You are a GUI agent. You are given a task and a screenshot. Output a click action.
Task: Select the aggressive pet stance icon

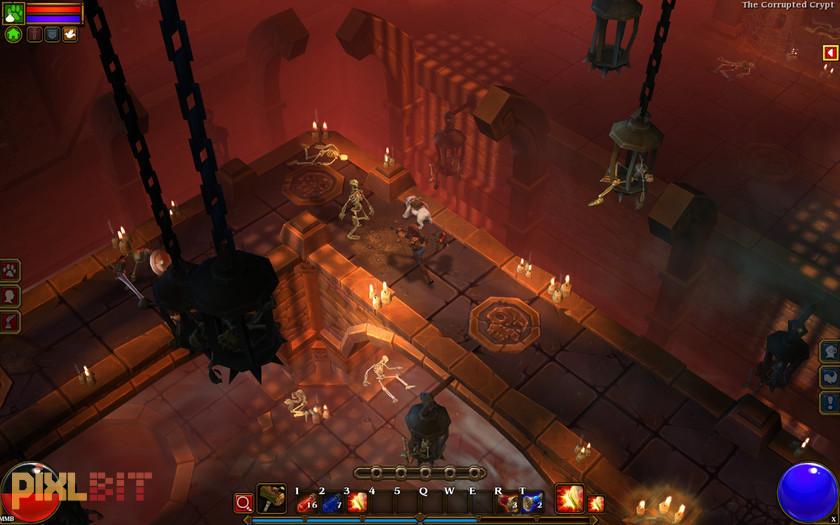35,34
